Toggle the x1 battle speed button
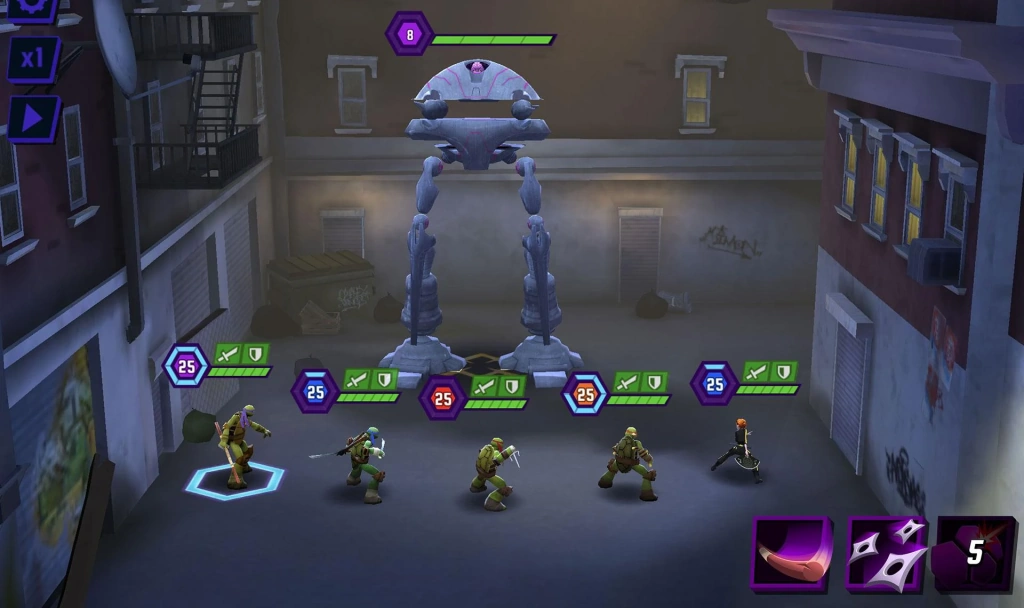This screenshot has width=1024, height=608. 34,58
